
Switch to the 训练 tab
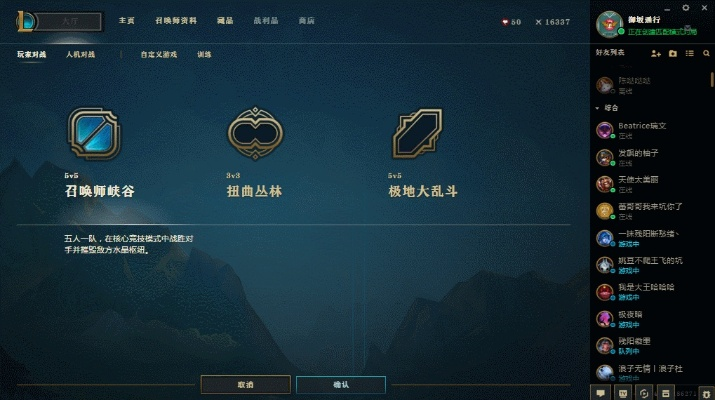coord(204,54)
